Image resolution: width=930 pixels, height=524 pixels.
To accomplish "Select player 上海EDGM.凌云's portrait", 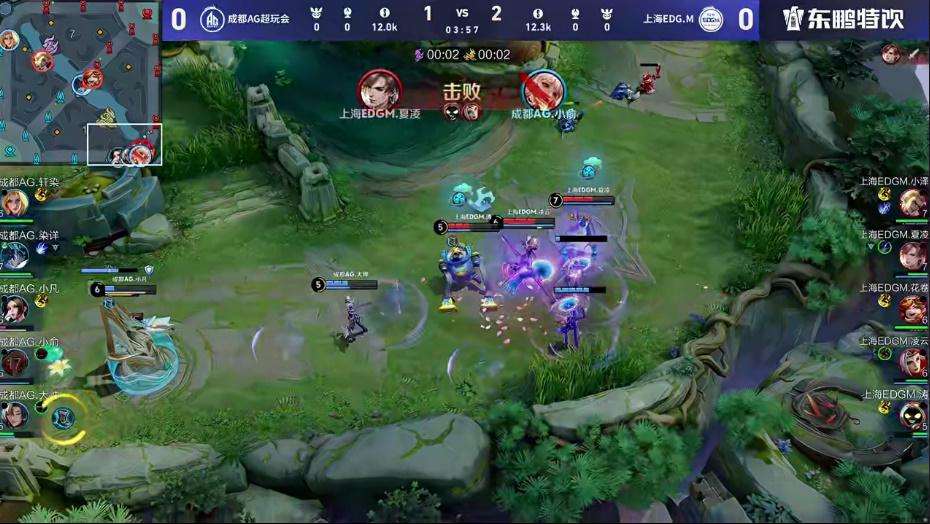I will pyautogui.click(x=912, y=362).
